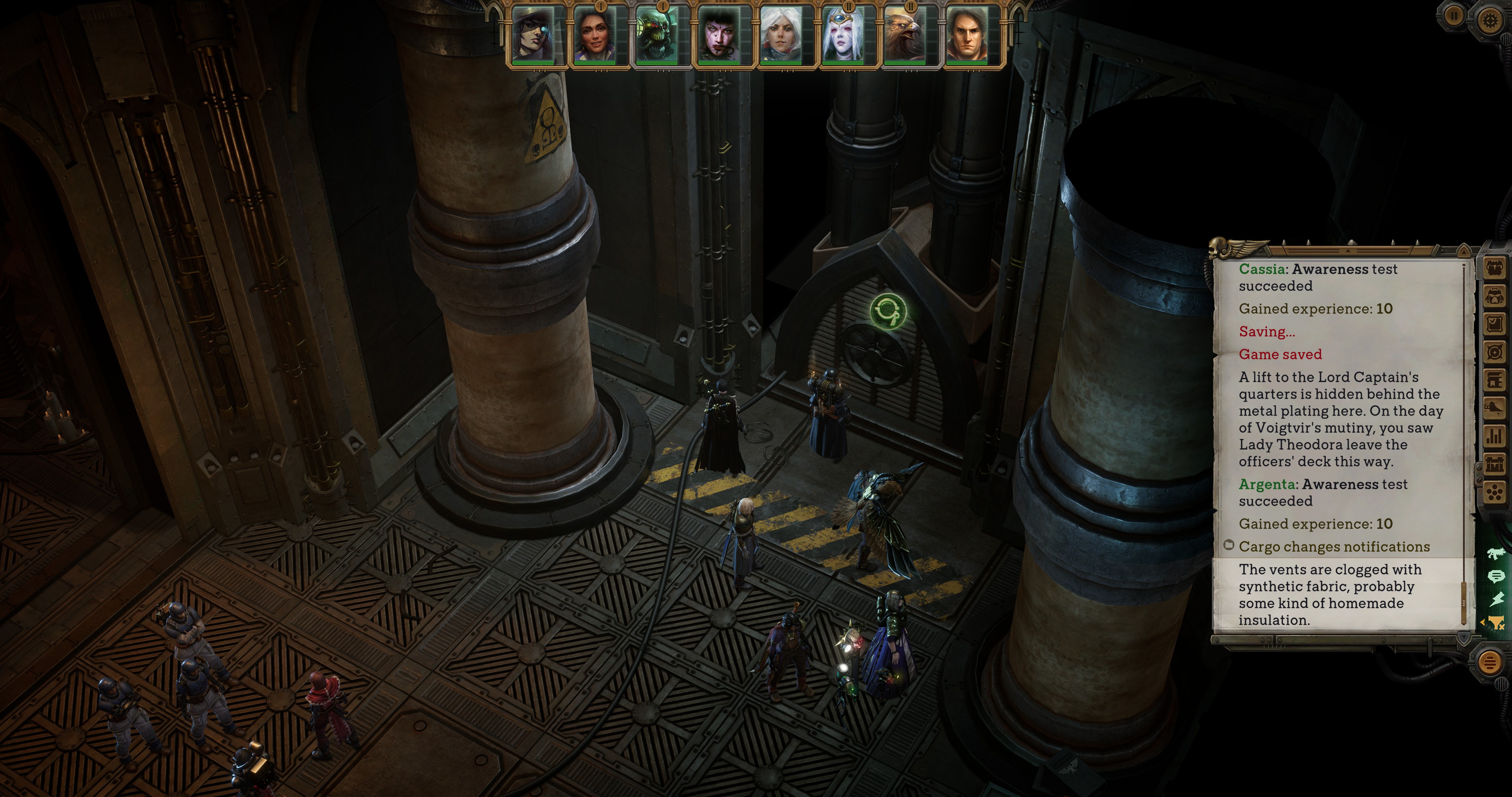Pause the game with the pause button
The image size is (1512, 797).
[x=1453, y=17]
